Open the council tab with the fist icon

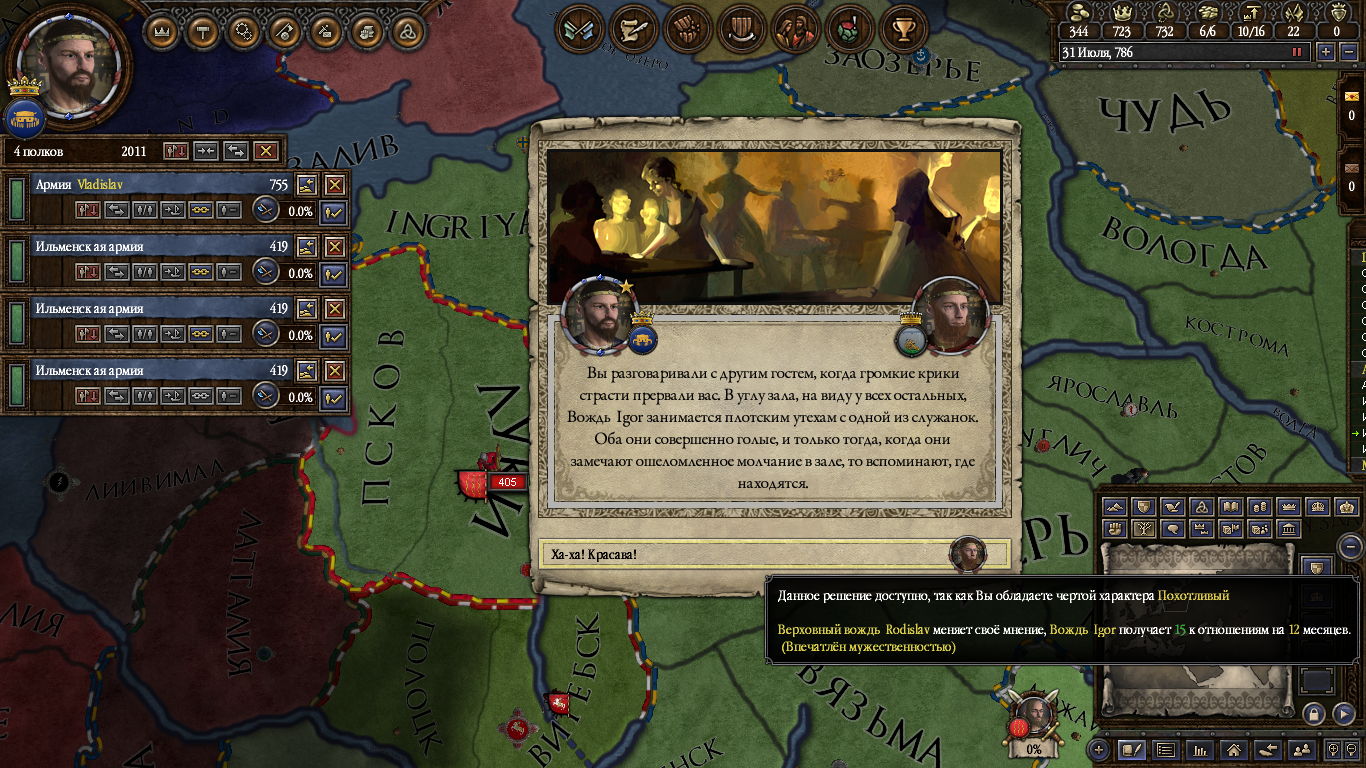click(685, 29)
